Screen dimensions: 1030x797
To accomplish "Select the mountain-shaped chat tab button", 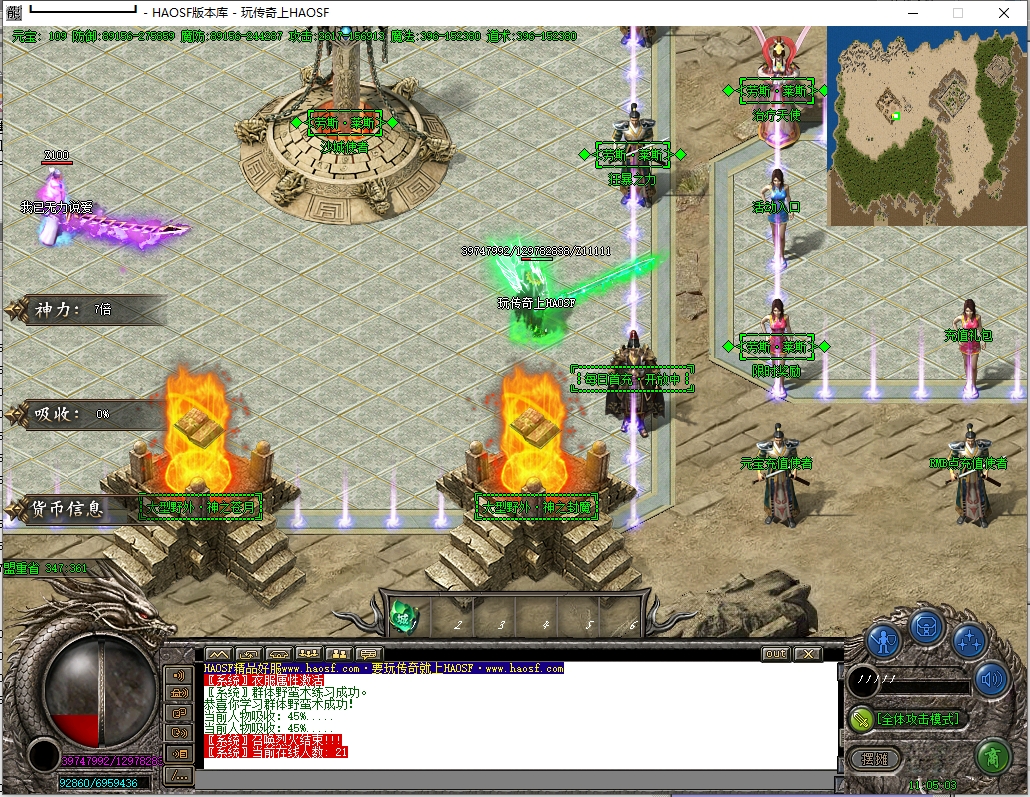I will (218, 654).
